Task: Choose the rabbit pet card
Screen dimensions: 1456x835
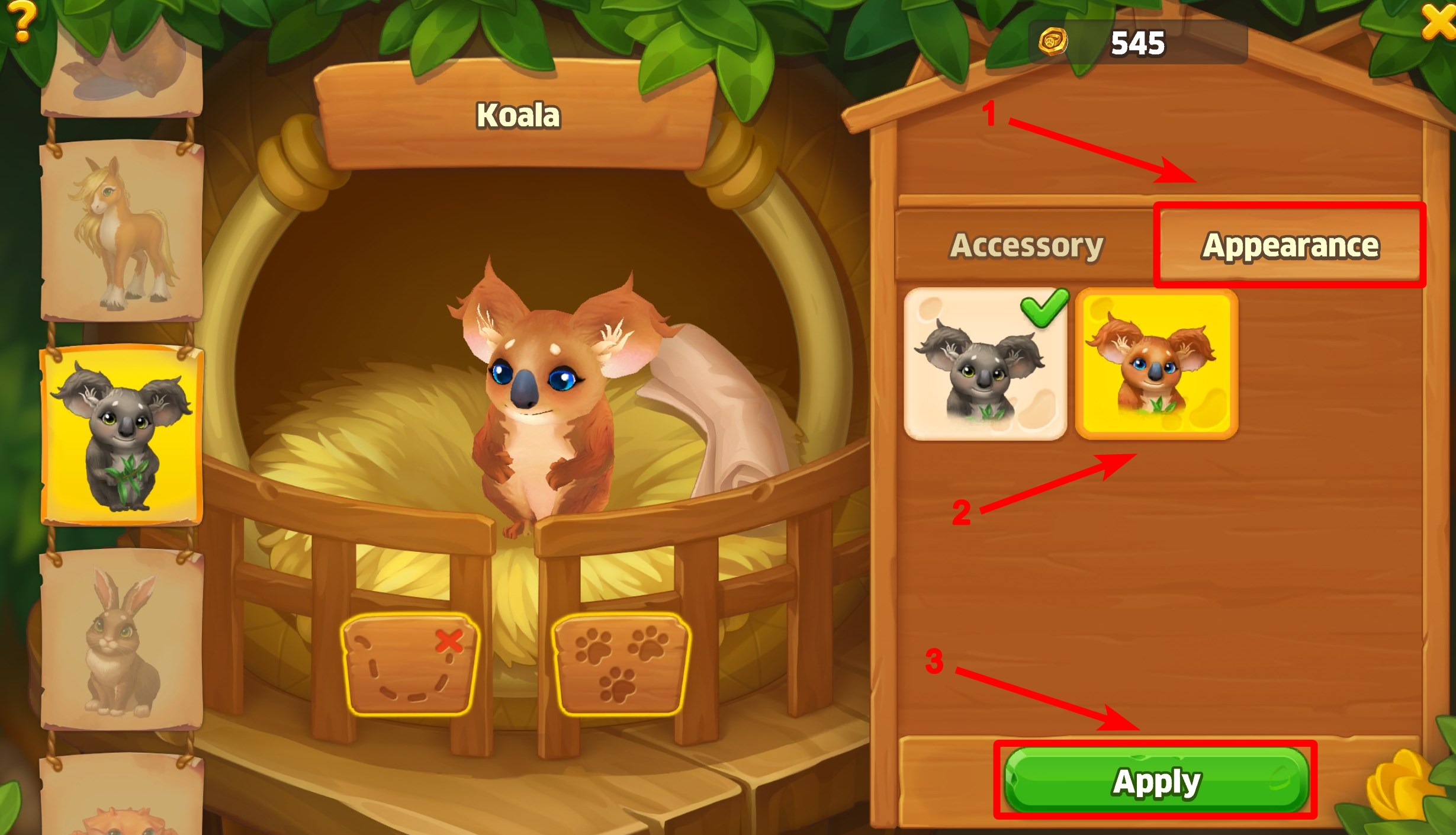Action: pos(122,640)
